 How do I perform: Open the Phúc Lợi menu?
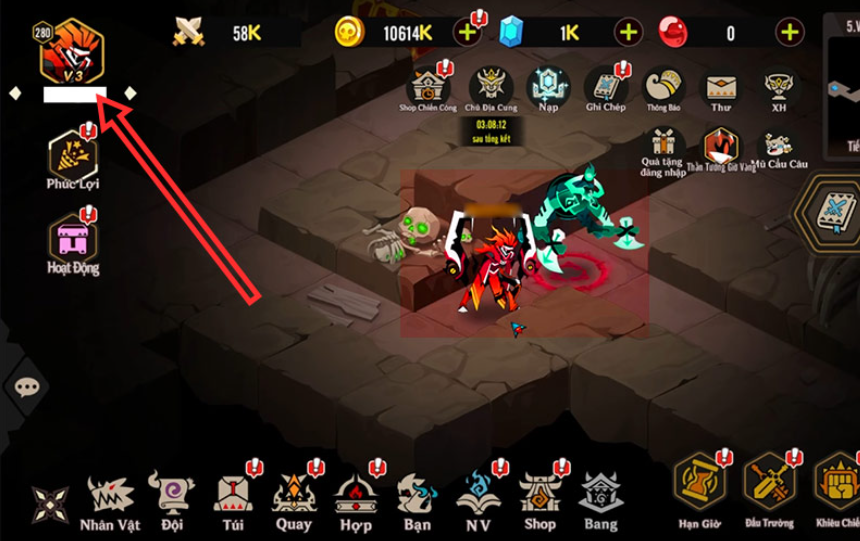tap(72, 157)
